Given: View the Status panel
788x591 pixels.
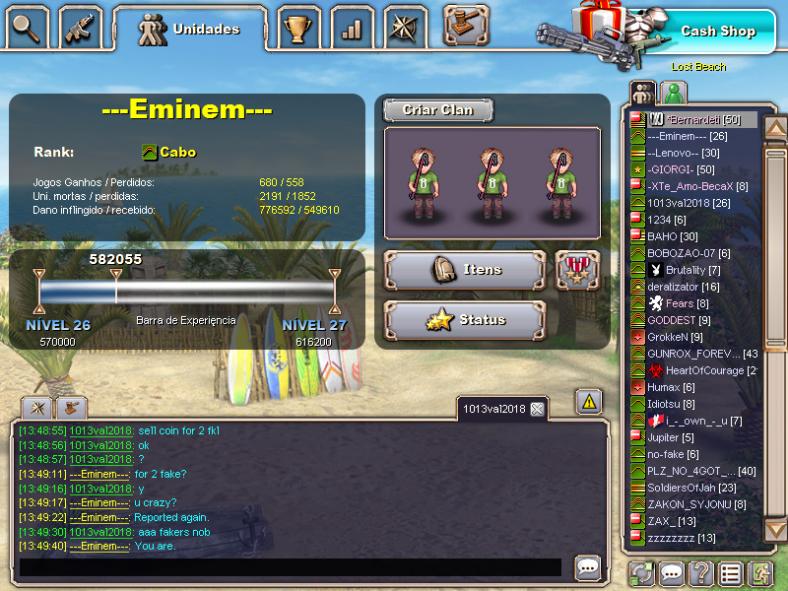Looking at the screenshot, I should pyautogui.click(x=465, y=320).
